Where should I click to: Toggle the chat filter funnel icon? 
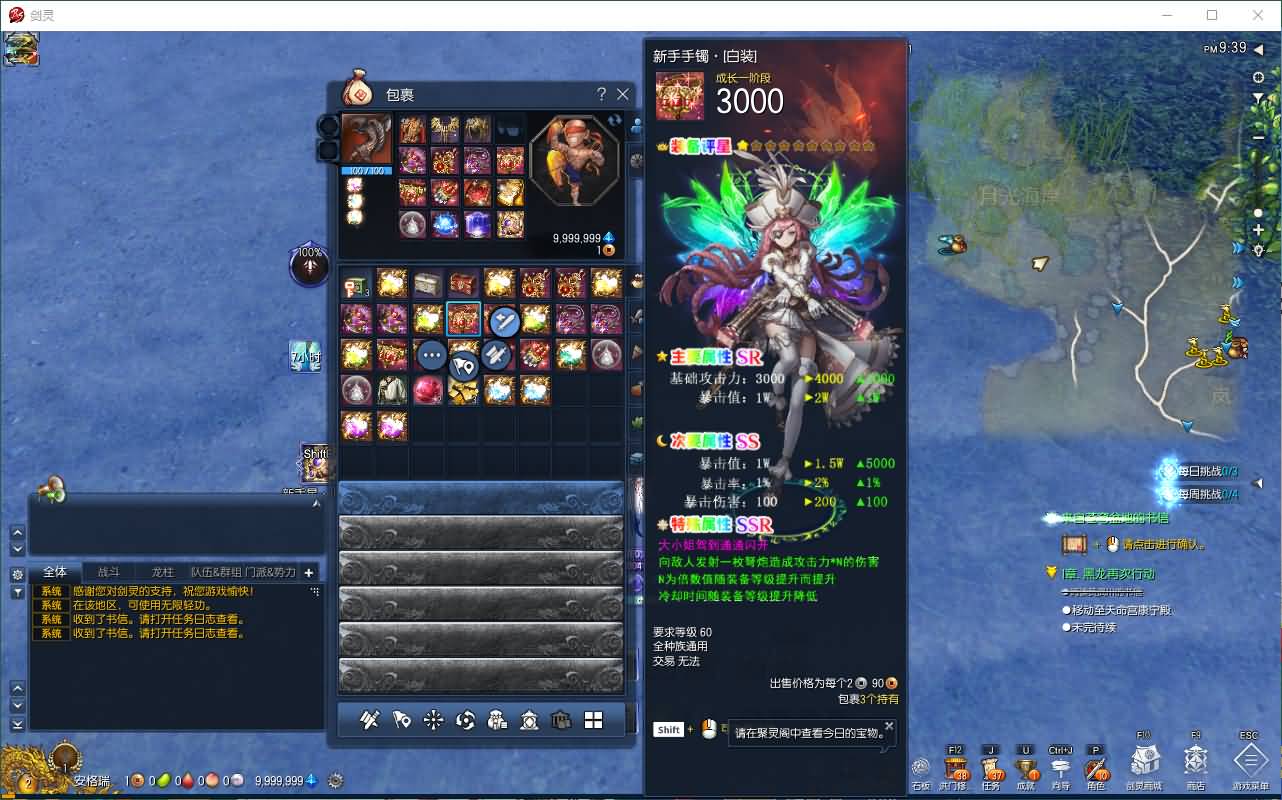18,591
